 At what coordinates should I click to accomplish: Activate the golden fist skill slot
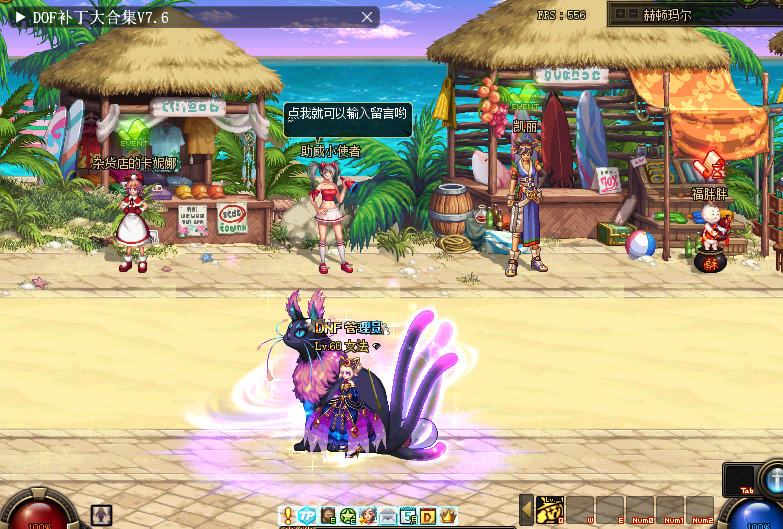tap(551, 509)
